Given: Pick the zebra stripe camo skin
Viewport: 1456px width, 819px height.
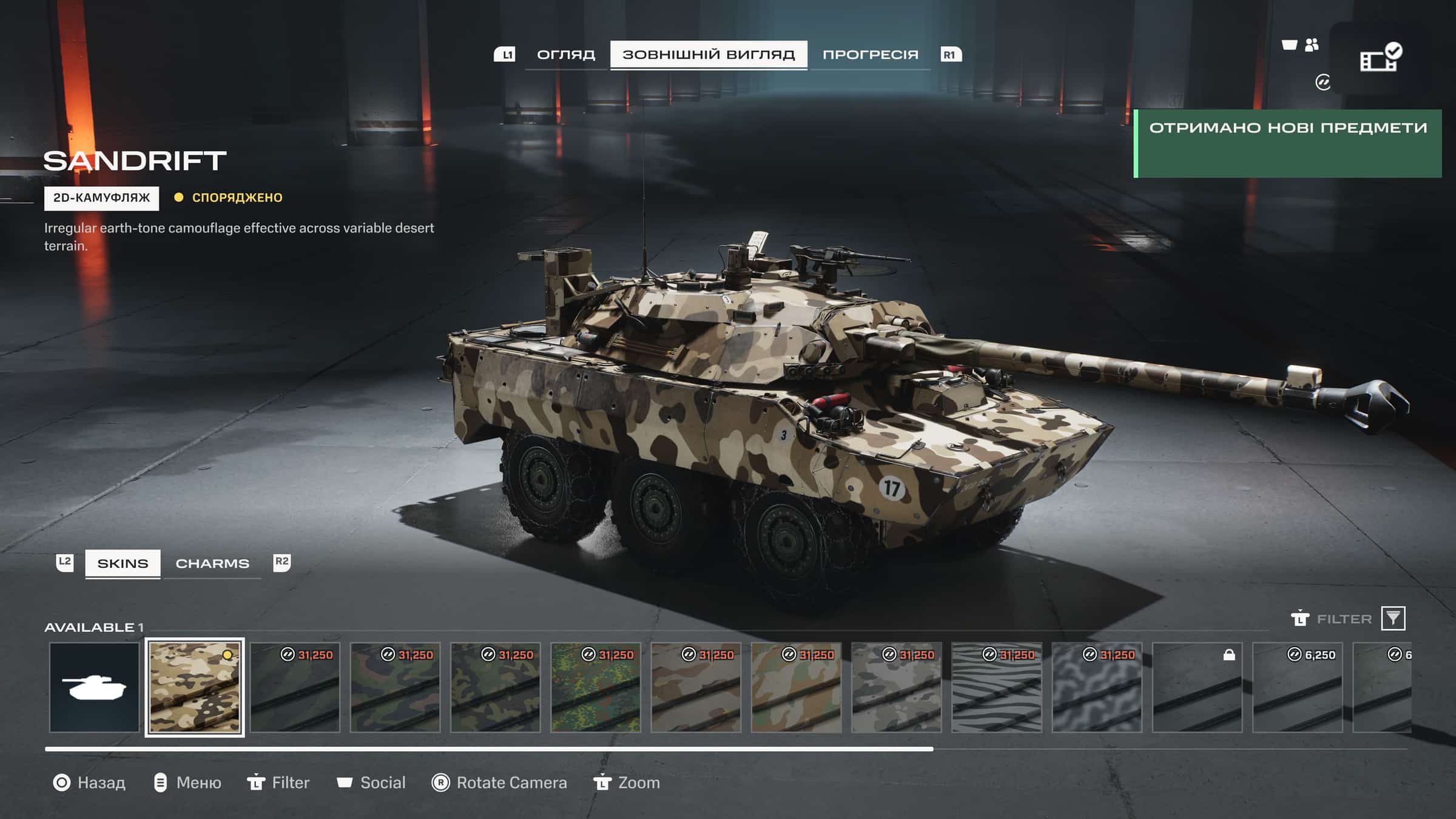Looking at the screenshot, I should pos(997,687).
